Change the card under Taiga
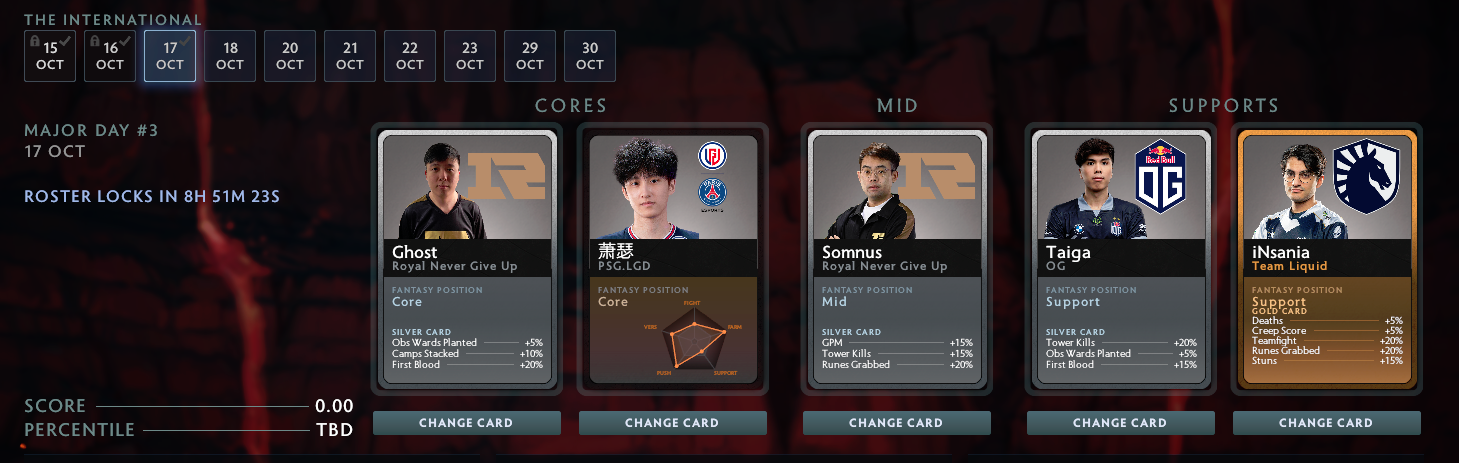 coord(1120,423)
